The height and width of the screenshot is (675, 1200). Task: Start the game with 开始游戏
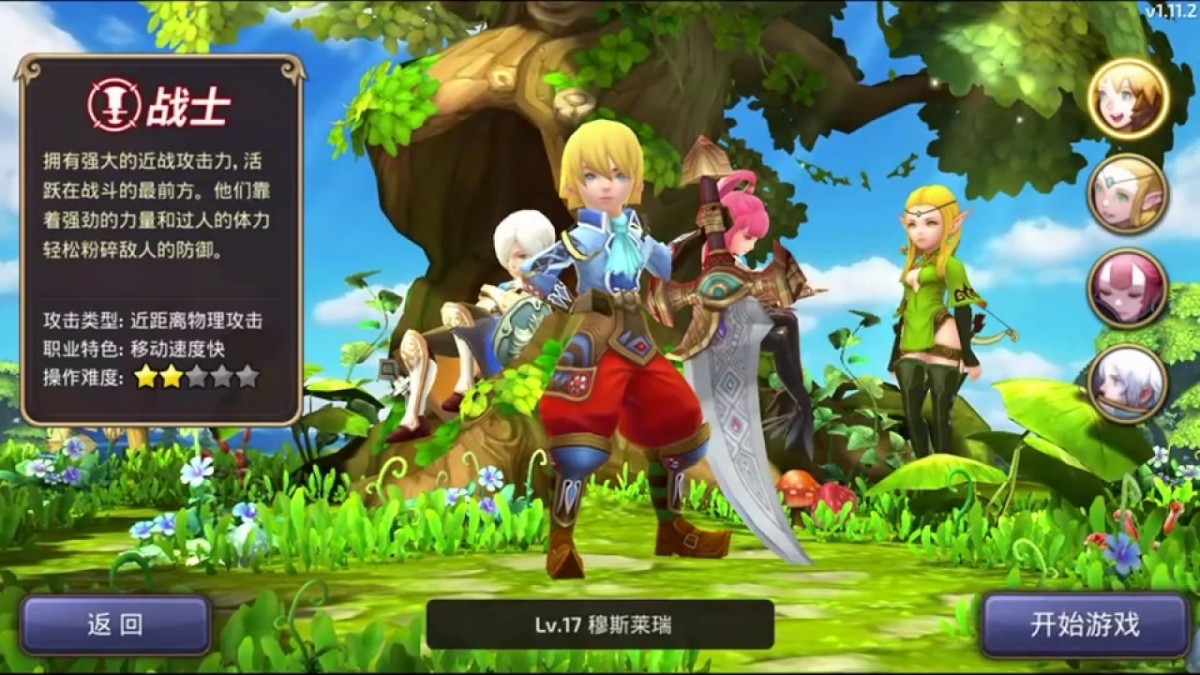(1084, 625)
